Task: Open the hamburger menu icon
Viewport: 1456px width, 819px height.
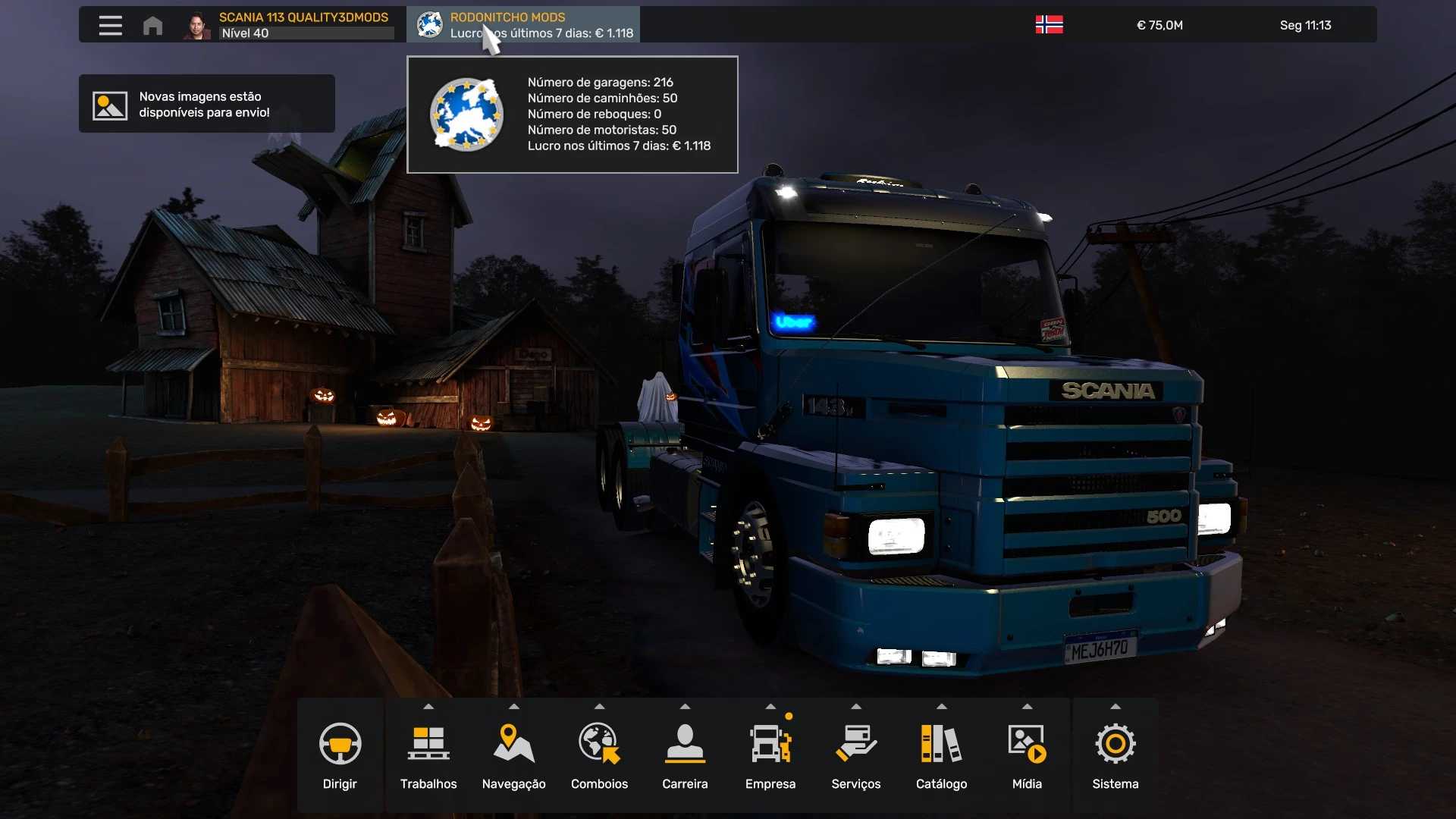Action: pyautogui.click(x=110, y=25)
